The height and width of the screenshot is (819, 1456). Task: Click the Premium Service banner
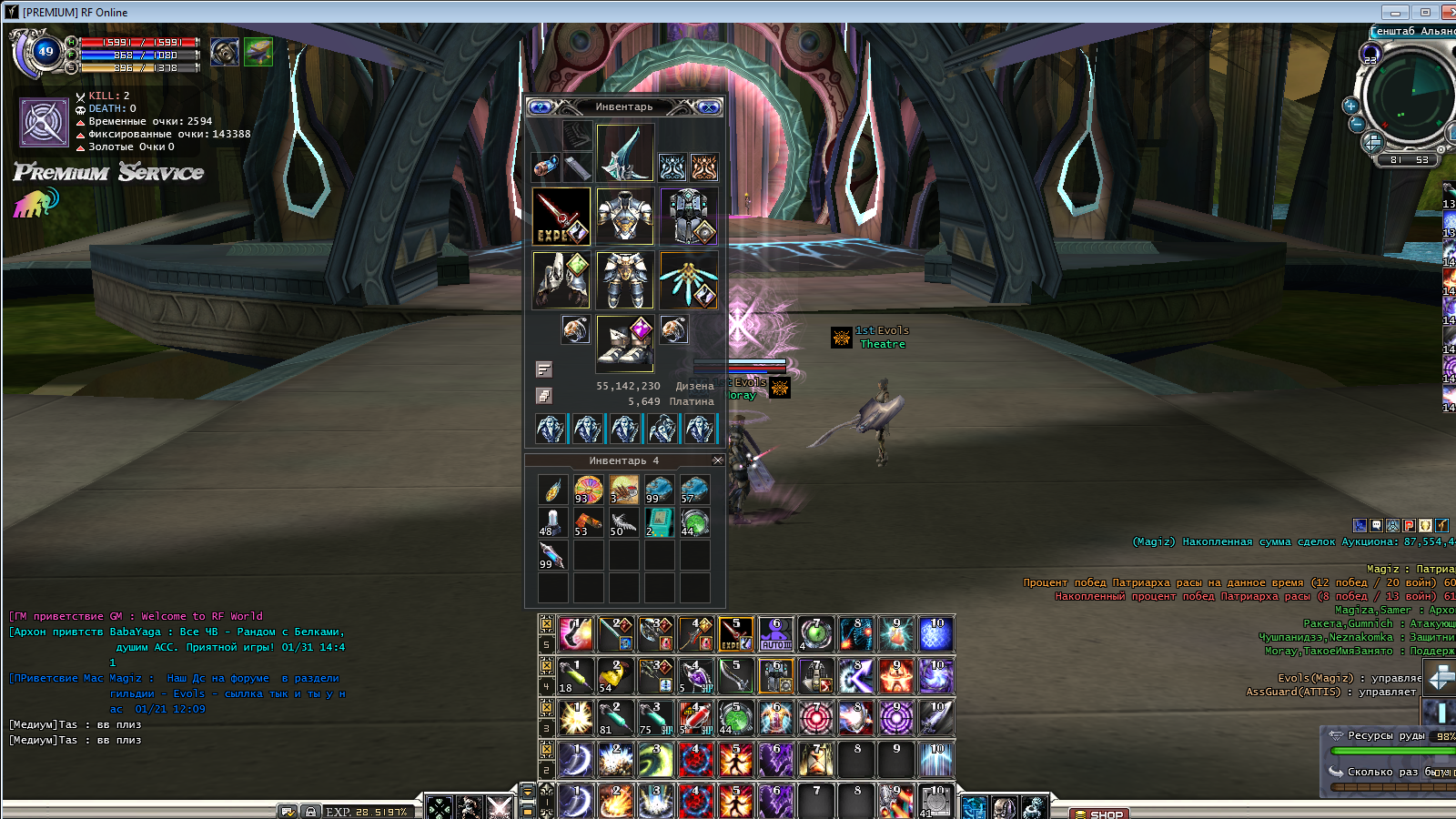point(108,172)
